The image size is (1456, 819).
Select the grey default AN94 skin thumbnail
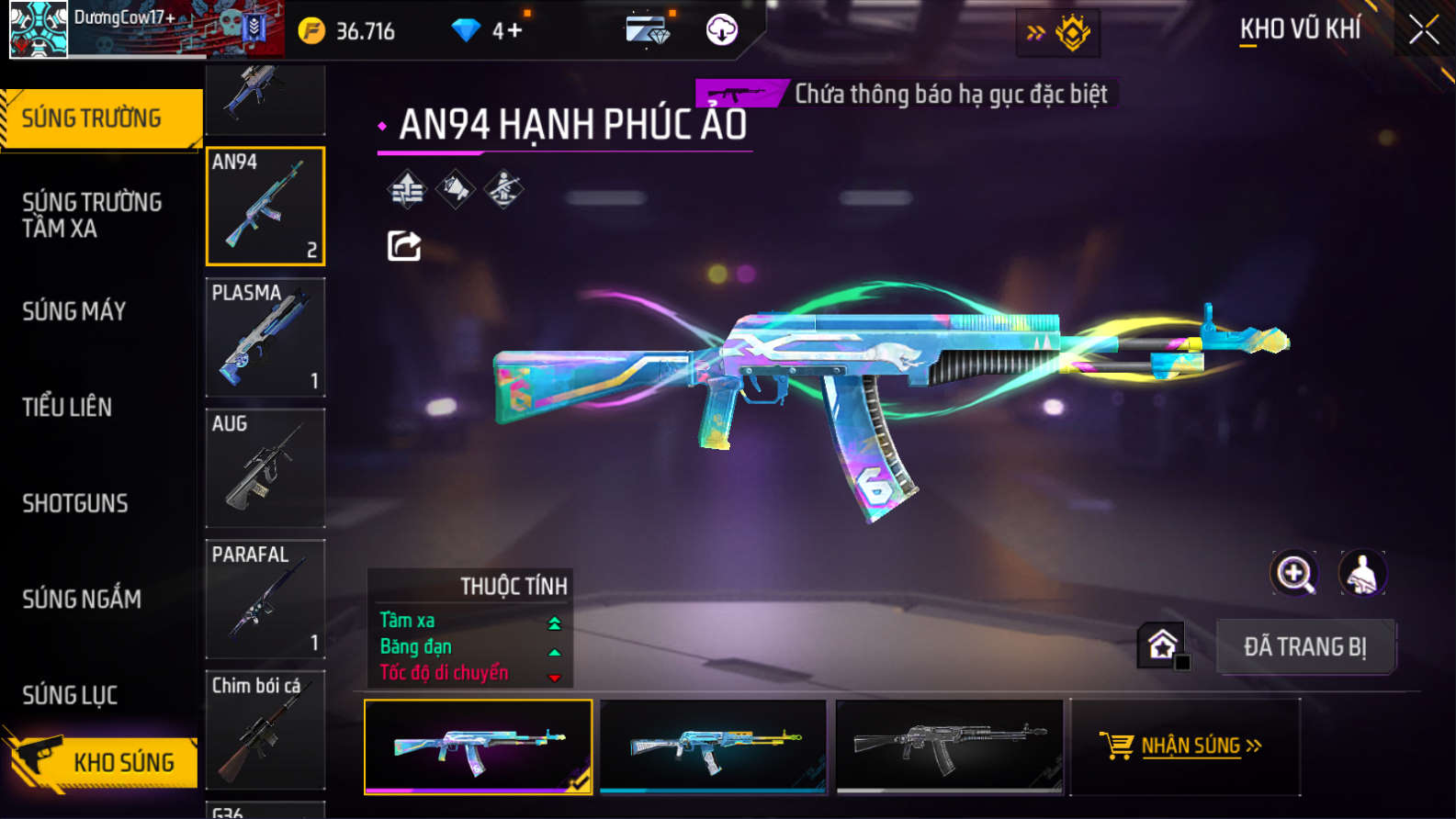coord(949,746)
